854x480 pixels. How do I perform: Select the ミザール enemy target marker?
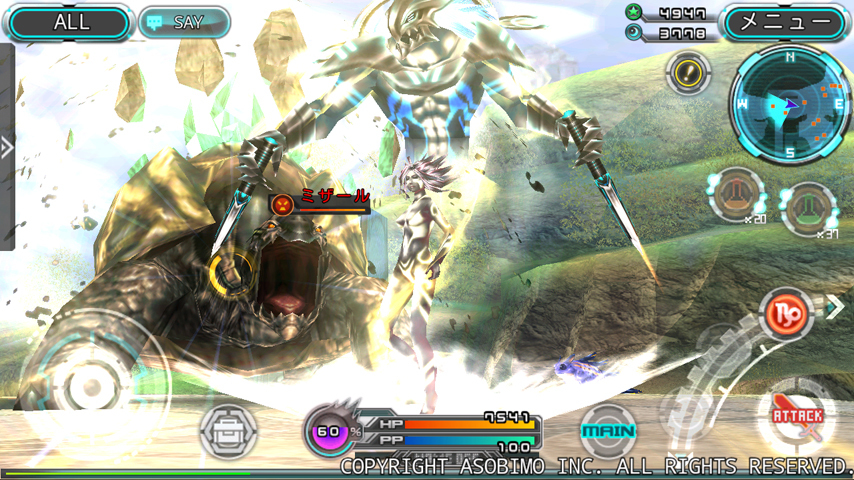click(283, 205)
